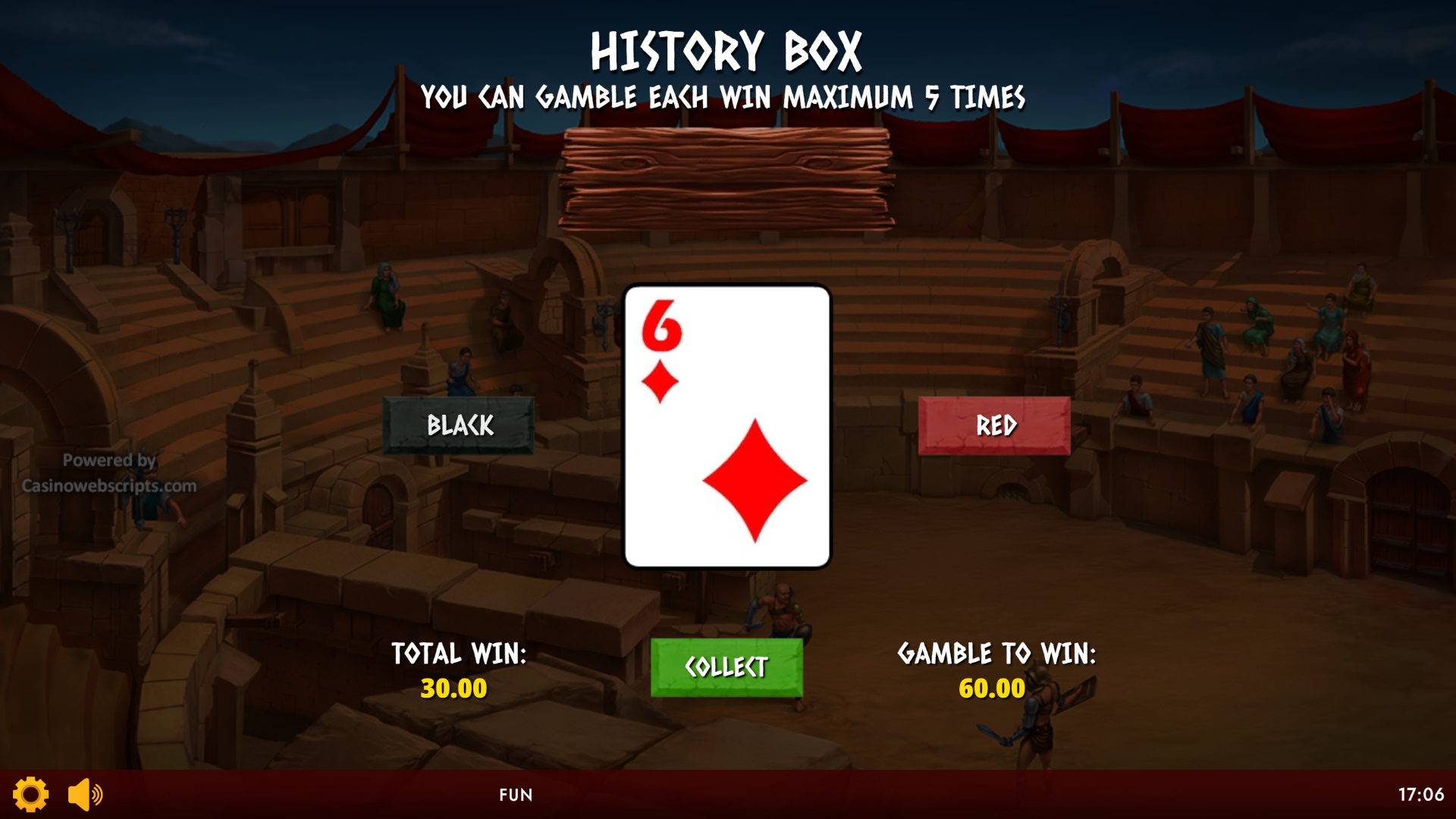Screen dimensions: 1456x819
Task: Collect the 30.00 total win
Action: (726, 667)
